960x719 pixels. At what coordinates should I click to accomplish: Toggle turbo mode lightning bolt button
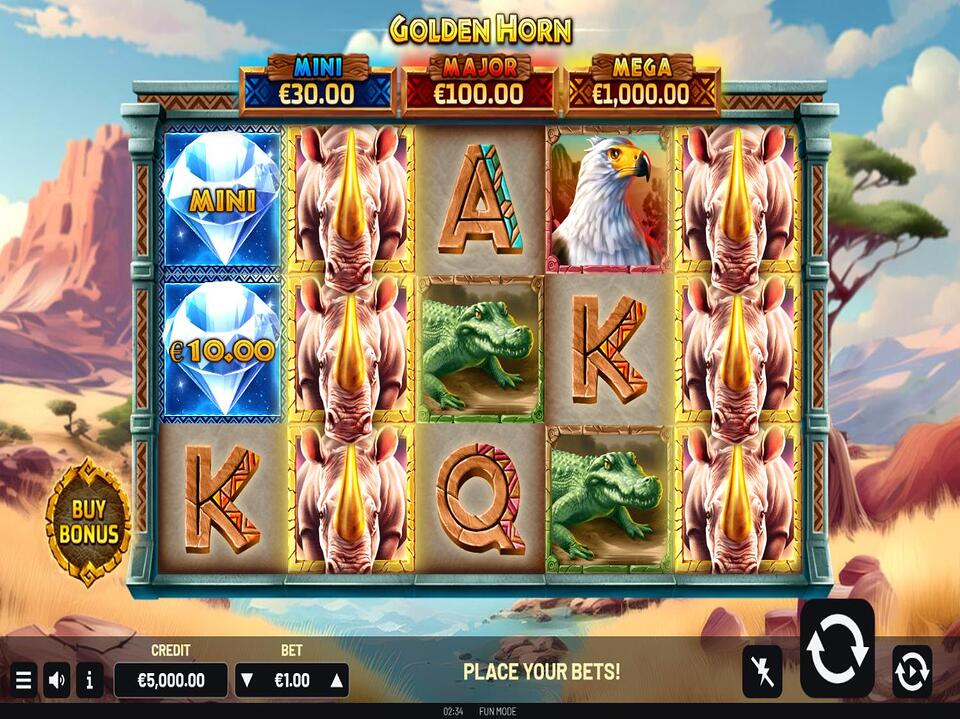(762, 671)
